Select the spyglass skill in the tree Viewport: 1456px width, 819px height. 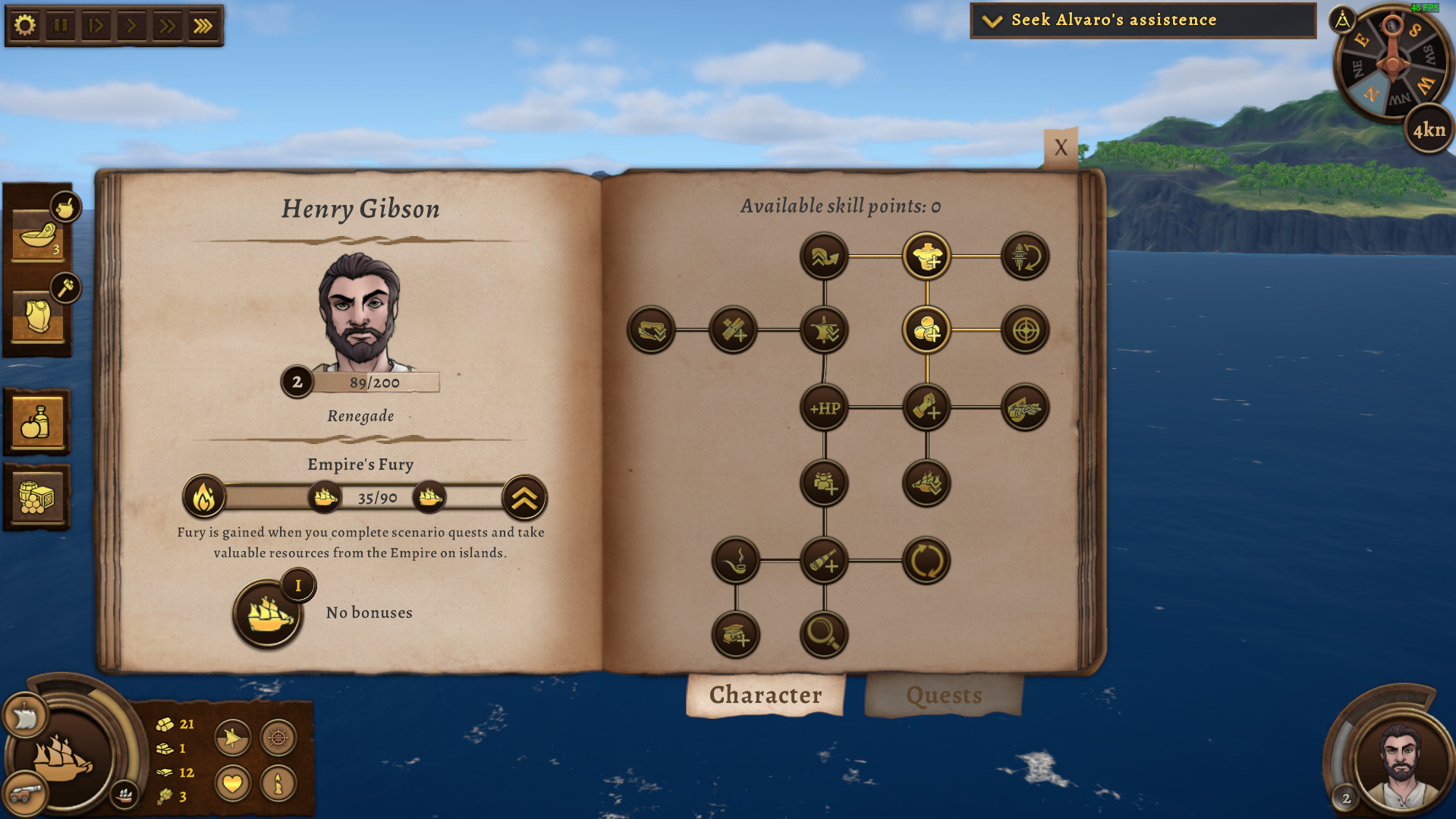click(x=822, y=562)
